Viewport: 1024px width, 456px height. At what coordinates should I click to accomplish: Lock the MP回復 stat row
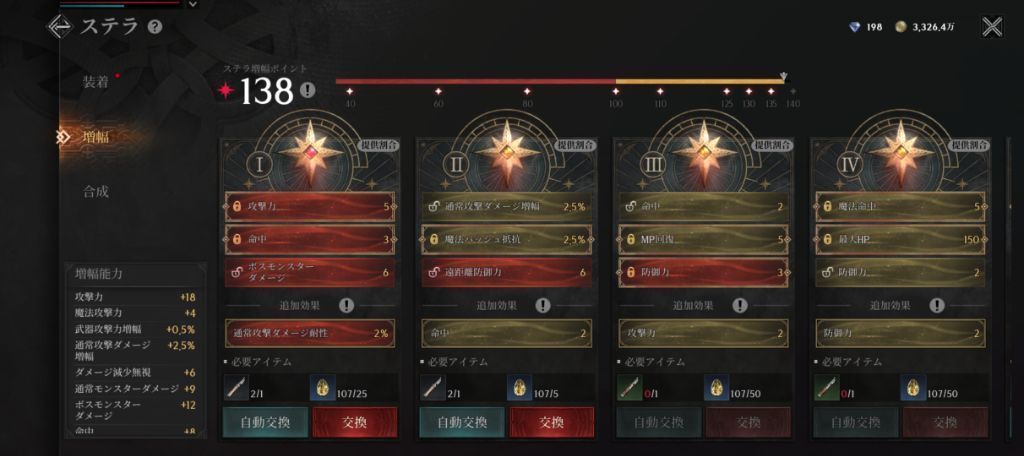[x=630, y=240]
